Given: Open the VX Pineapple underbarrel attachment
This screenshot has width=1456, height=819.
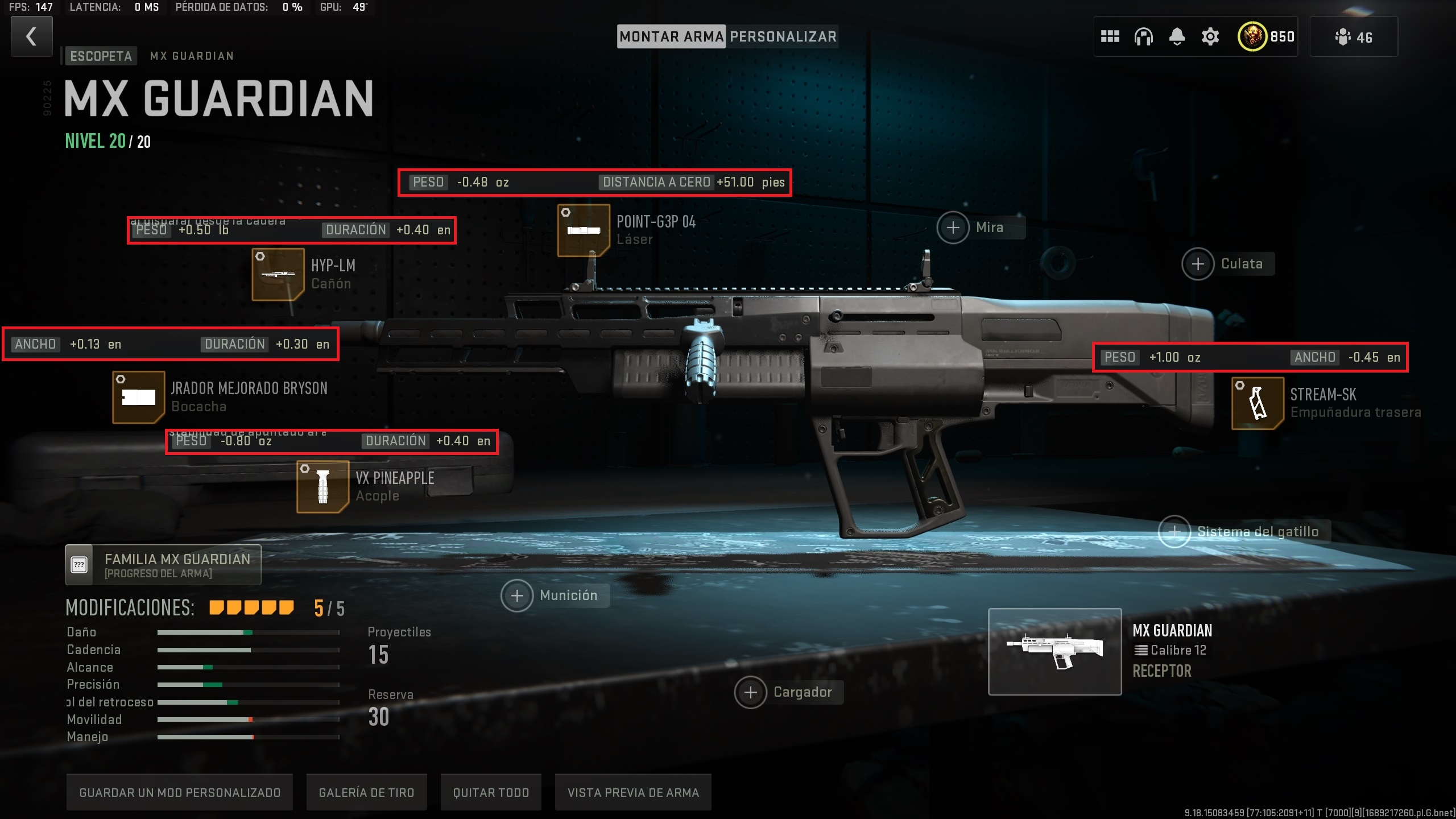Looking at the screenshot, I should (x=322, y=487).
